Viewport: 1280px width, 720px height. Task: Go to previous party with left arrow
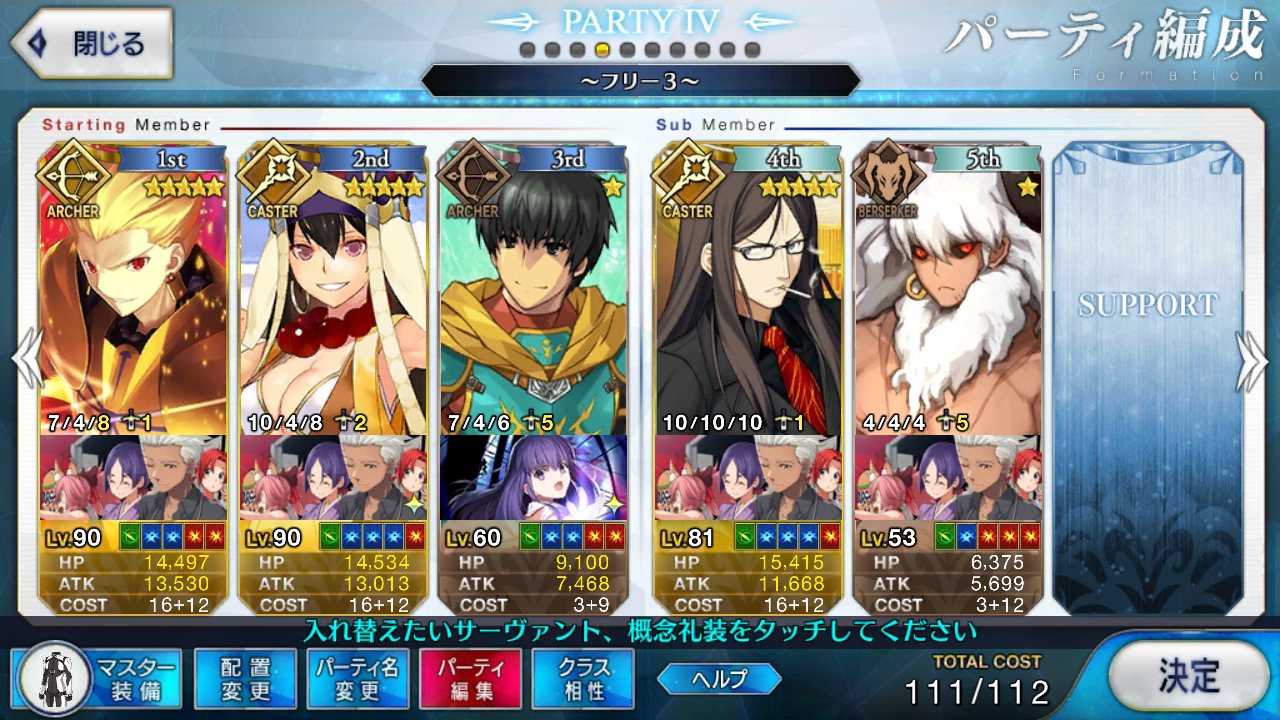(26, 362)
